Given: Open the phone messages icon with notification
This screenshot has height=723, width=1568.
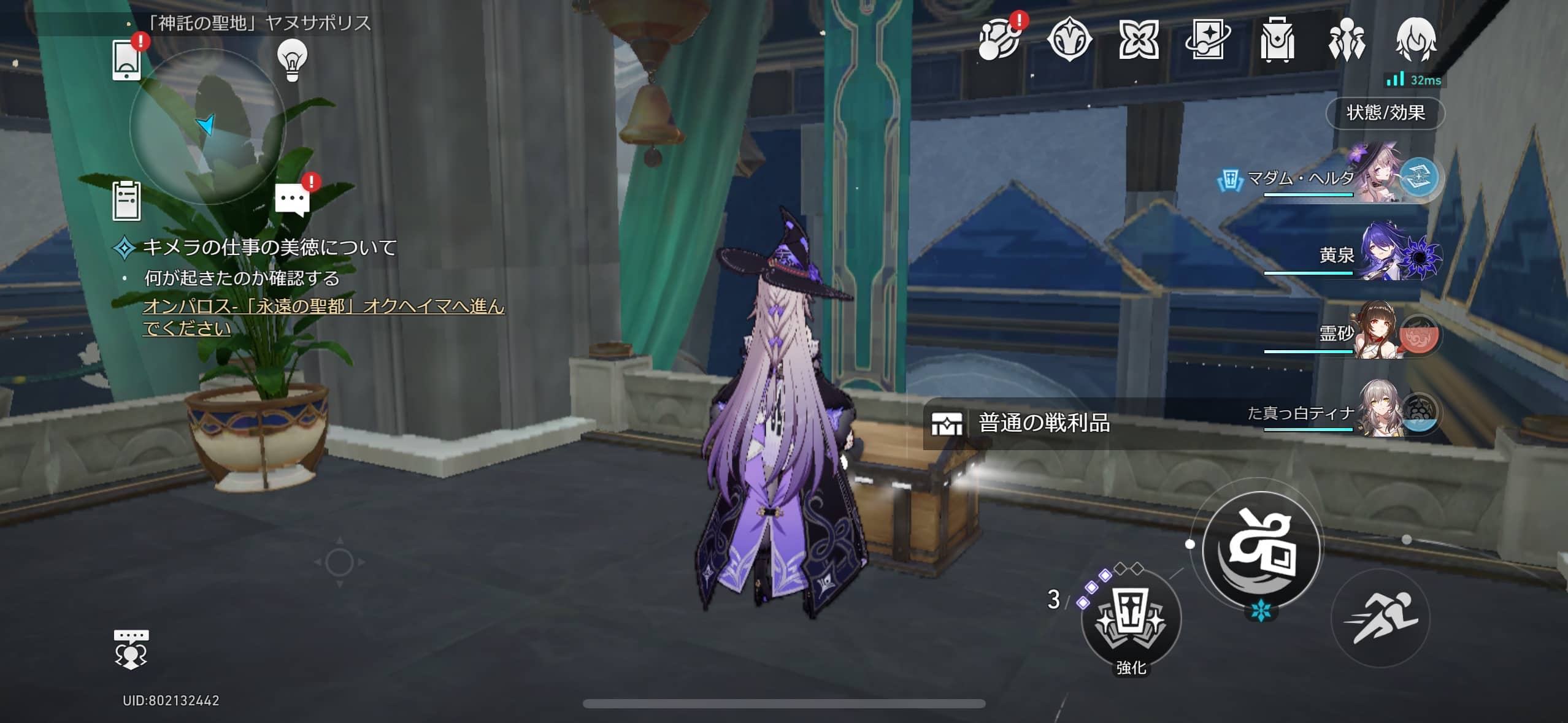Looking at the screenshot, I should point(126,61).
